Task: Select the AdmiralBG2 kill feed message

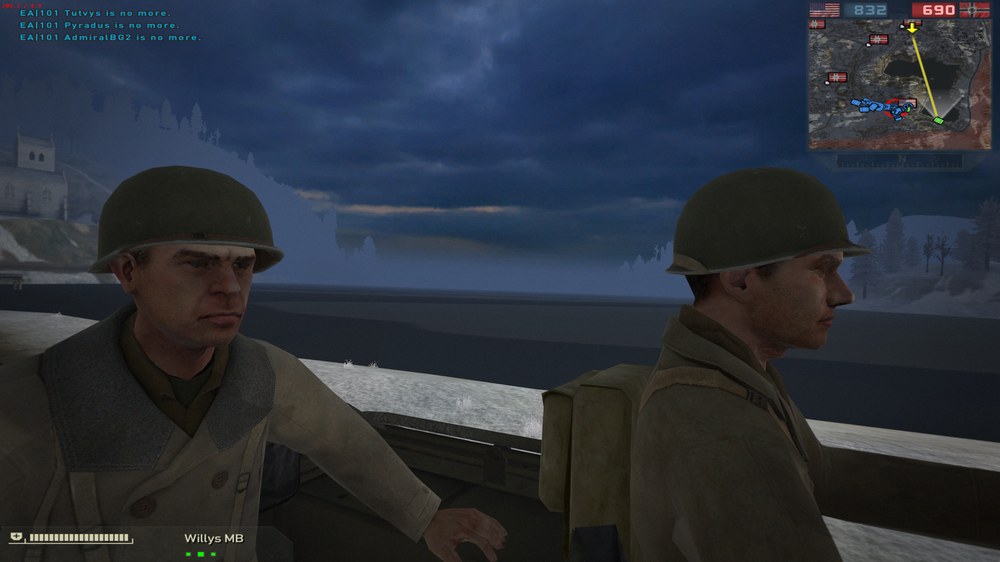Action: click(x=110, y=37)
